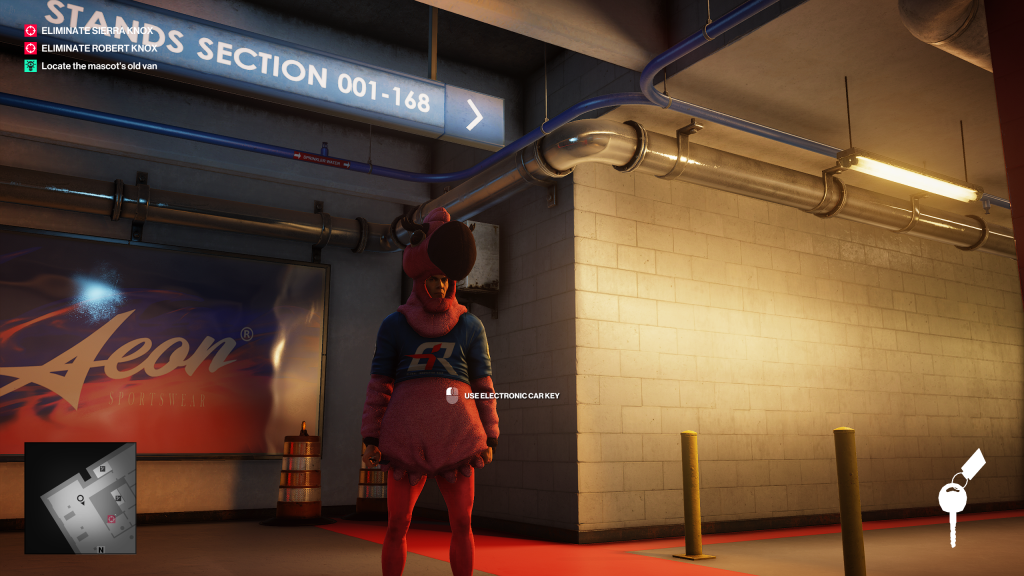This screenshot has height=576, width=1024.
Task: Select the Eliminate Sierra Knox objective
Action: pyautogui.click(x=90, y=30)
